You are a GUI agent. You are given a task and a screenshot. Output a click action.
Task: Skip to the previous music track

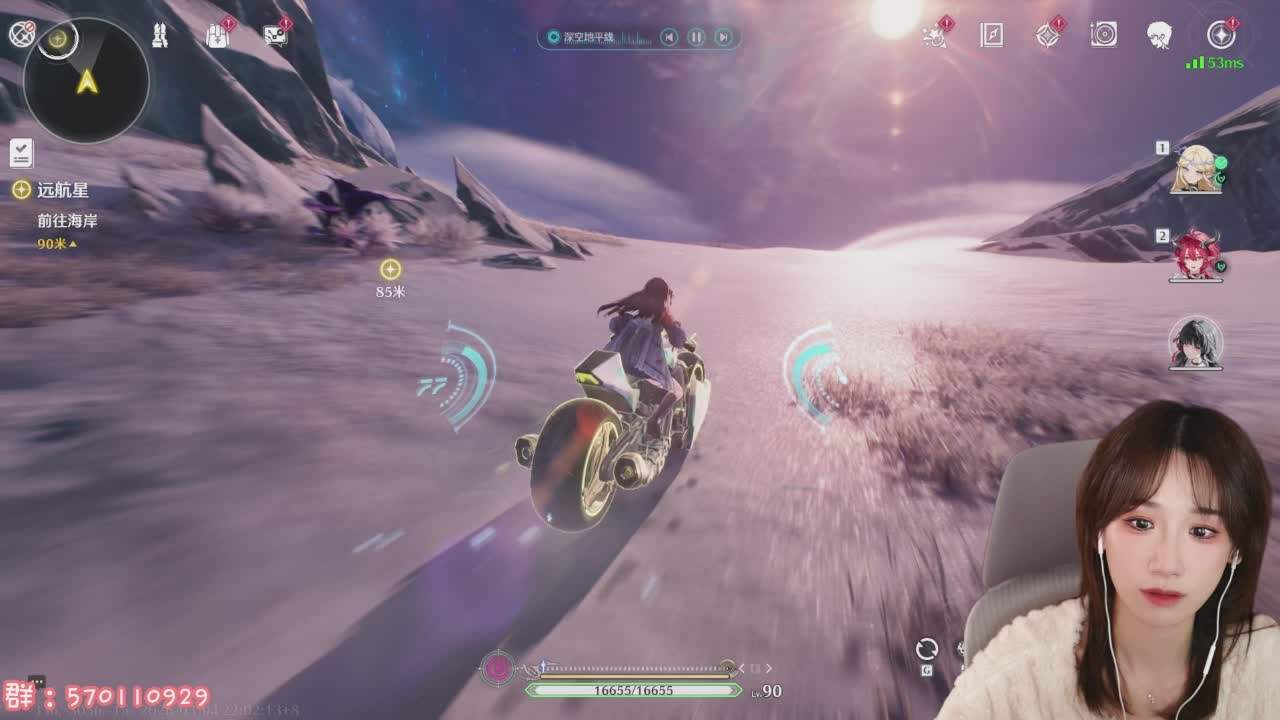669,38
